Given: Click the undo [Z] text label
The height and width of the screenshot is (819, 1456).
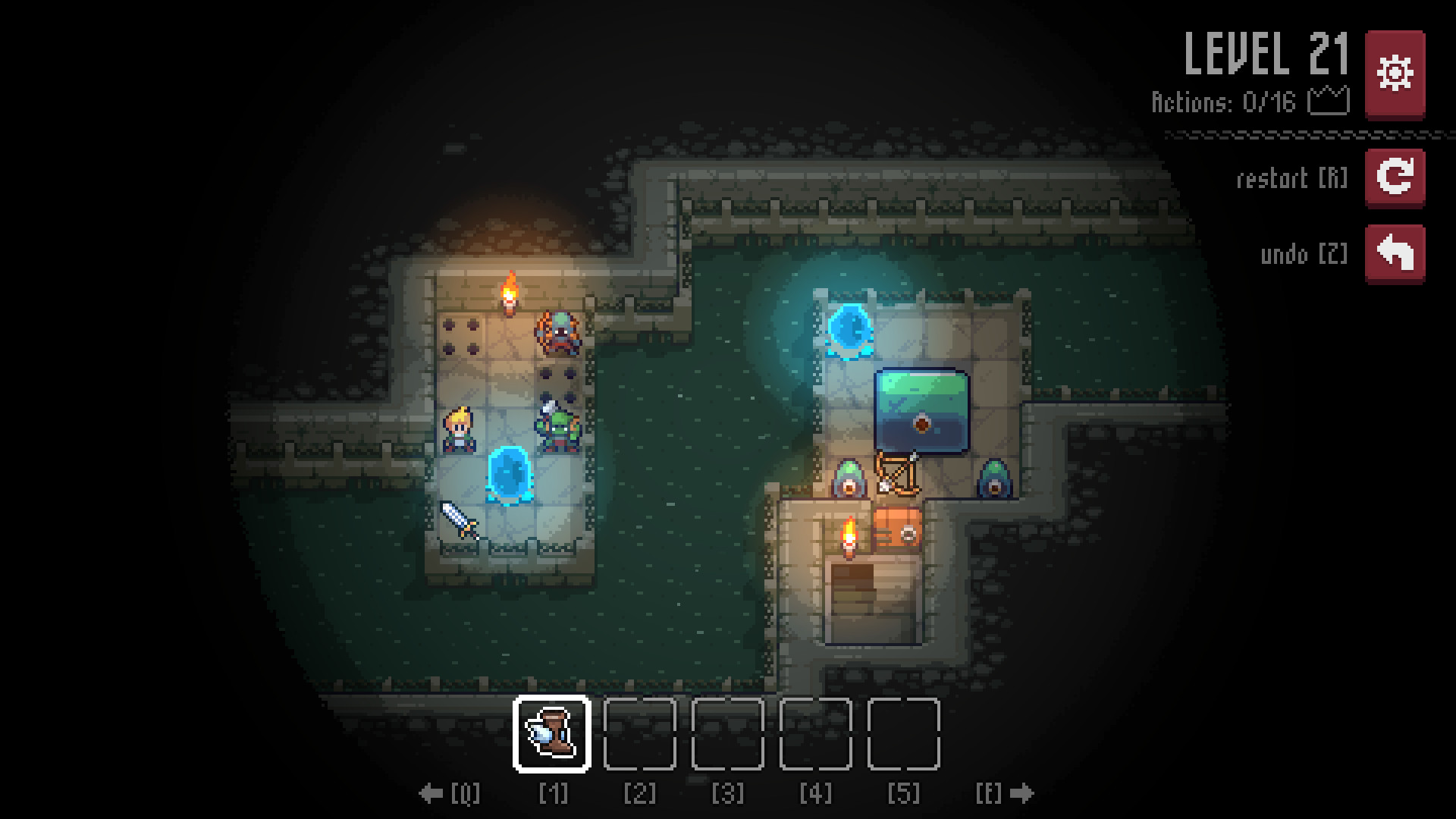Looking at the screenshot, I should coord(1304,253).
